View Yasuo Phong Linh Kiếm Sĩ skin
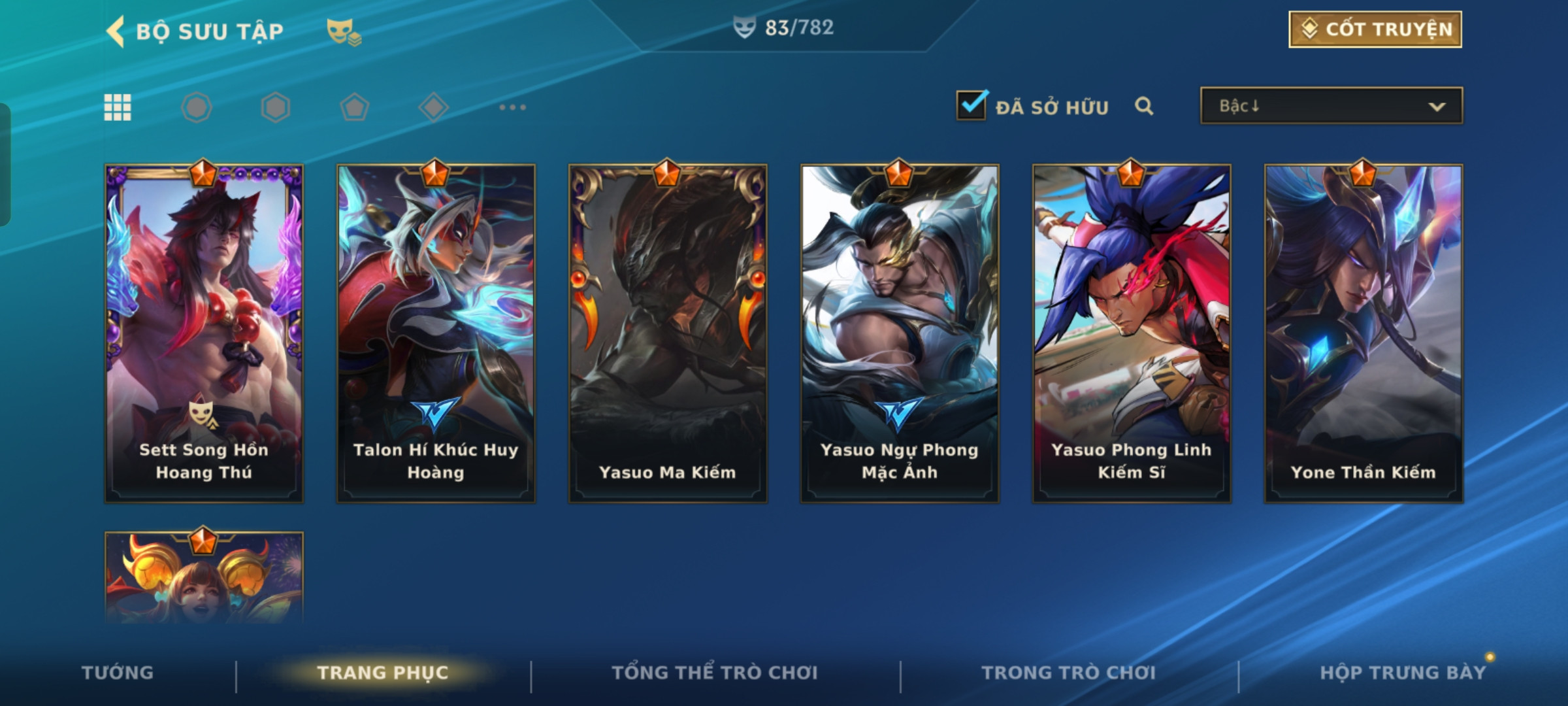The image size is (1568, 706). click(1132, 333)
